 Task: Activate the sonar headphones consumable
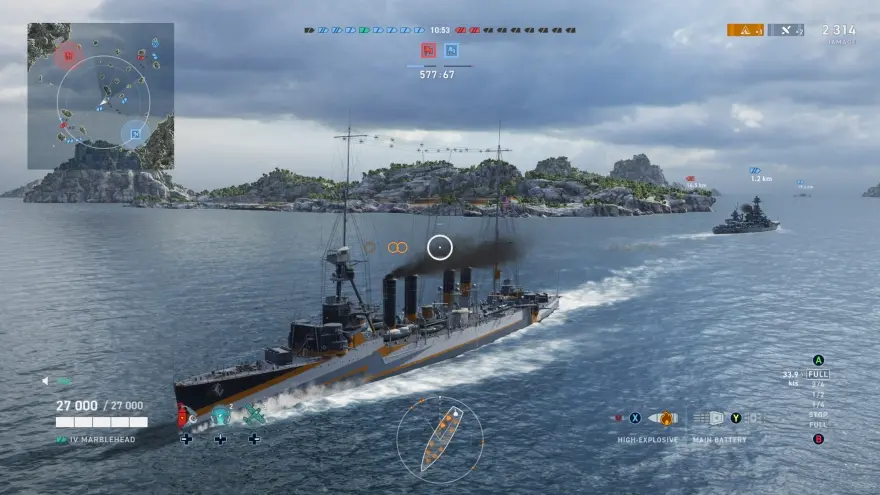click(x=221, y=416)
